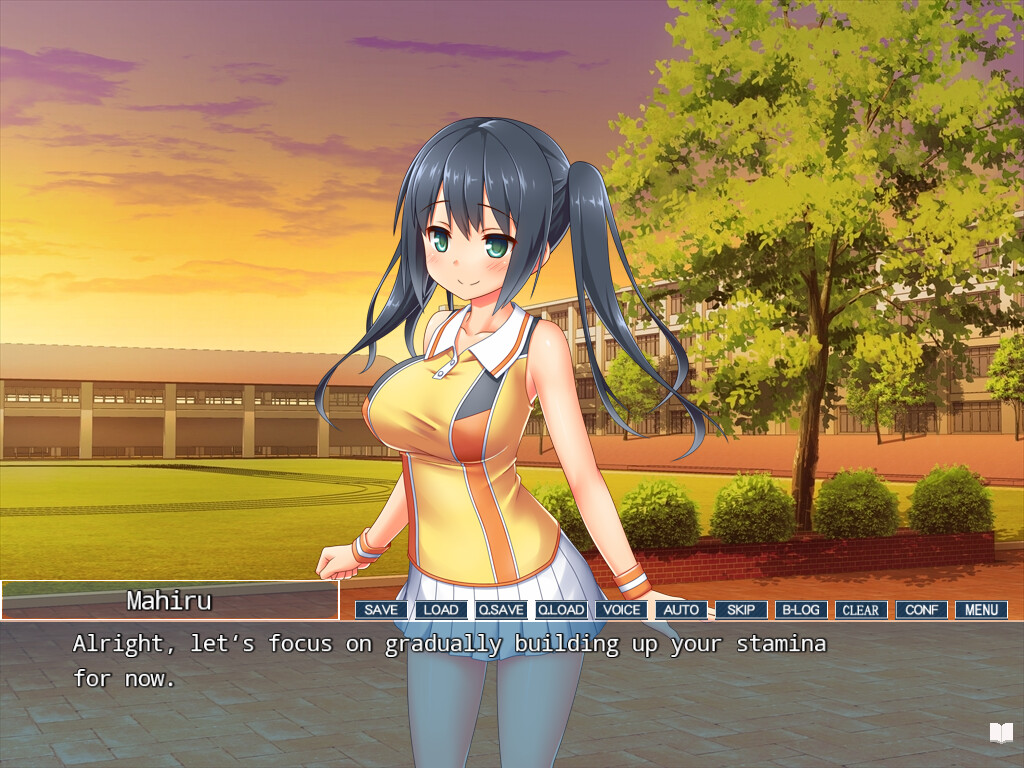Turn on AUTO text advance

coord(681,610)
